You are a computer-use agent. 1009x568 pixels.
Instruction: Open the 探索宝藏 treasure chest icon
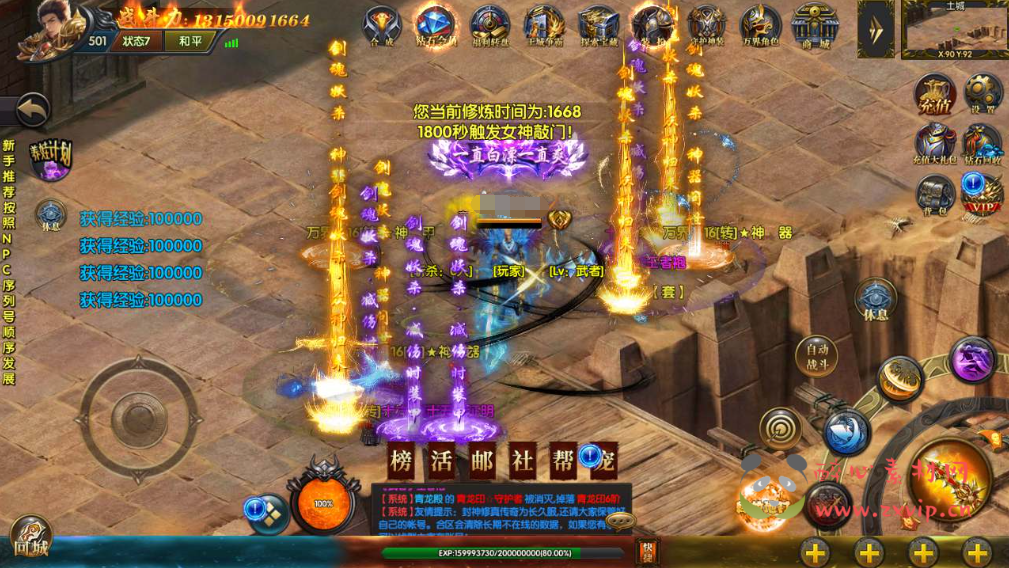[x=598, y=27]
